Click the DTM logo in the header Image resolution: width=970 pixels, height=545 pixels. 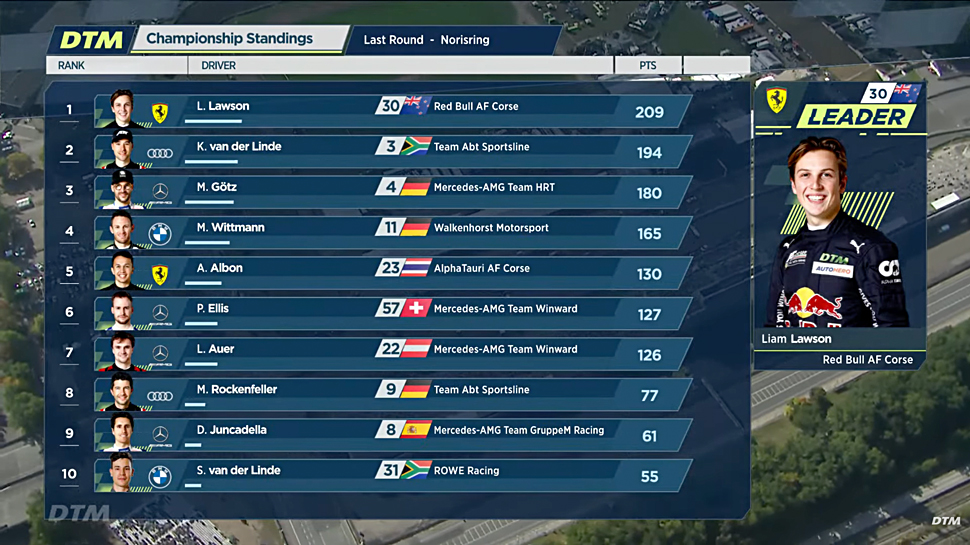(x=91, y=40)
